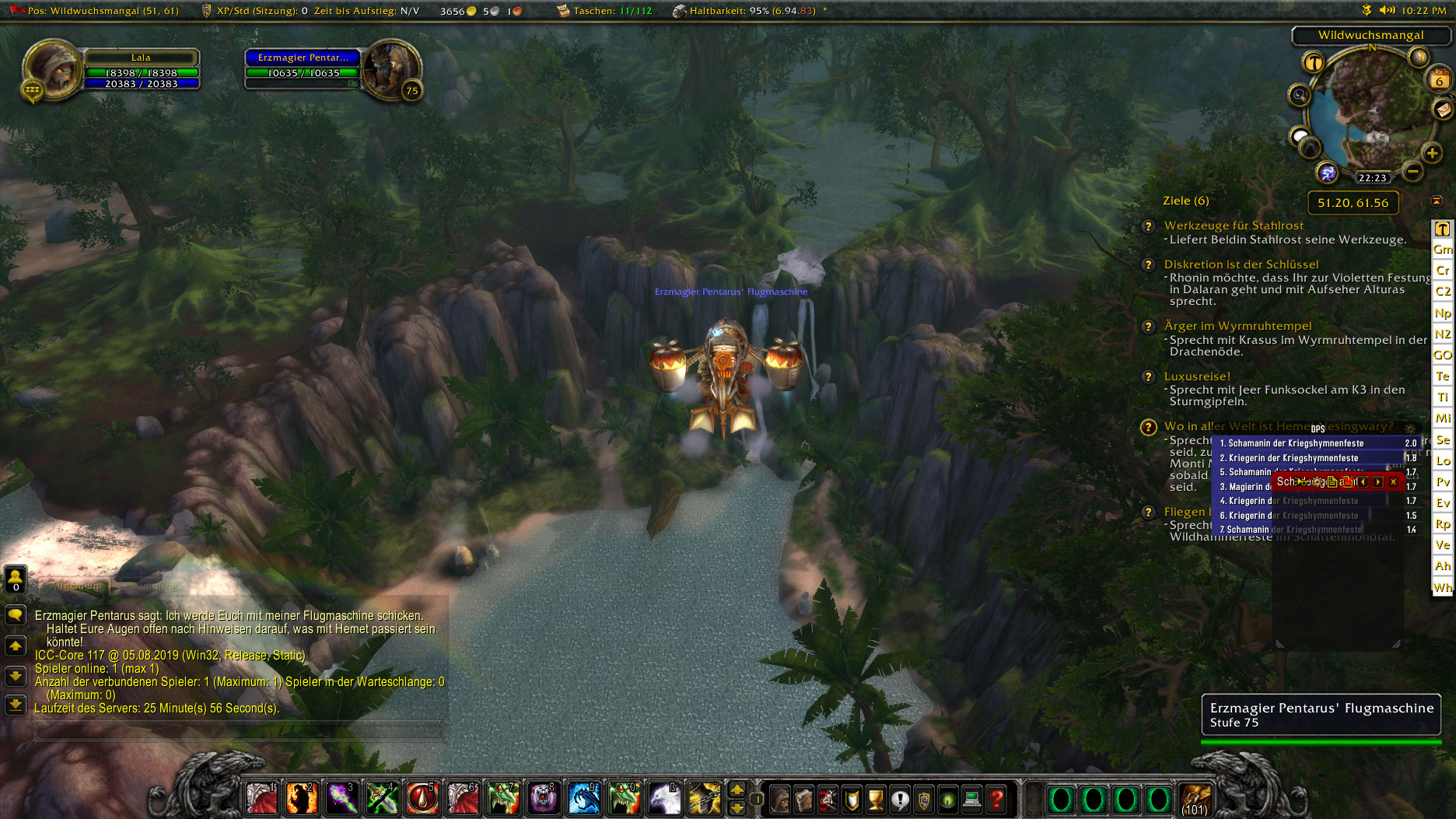1456x819 pixels.
Task: Open the calendar on the minimap
Action: [x=1440, y=80]
